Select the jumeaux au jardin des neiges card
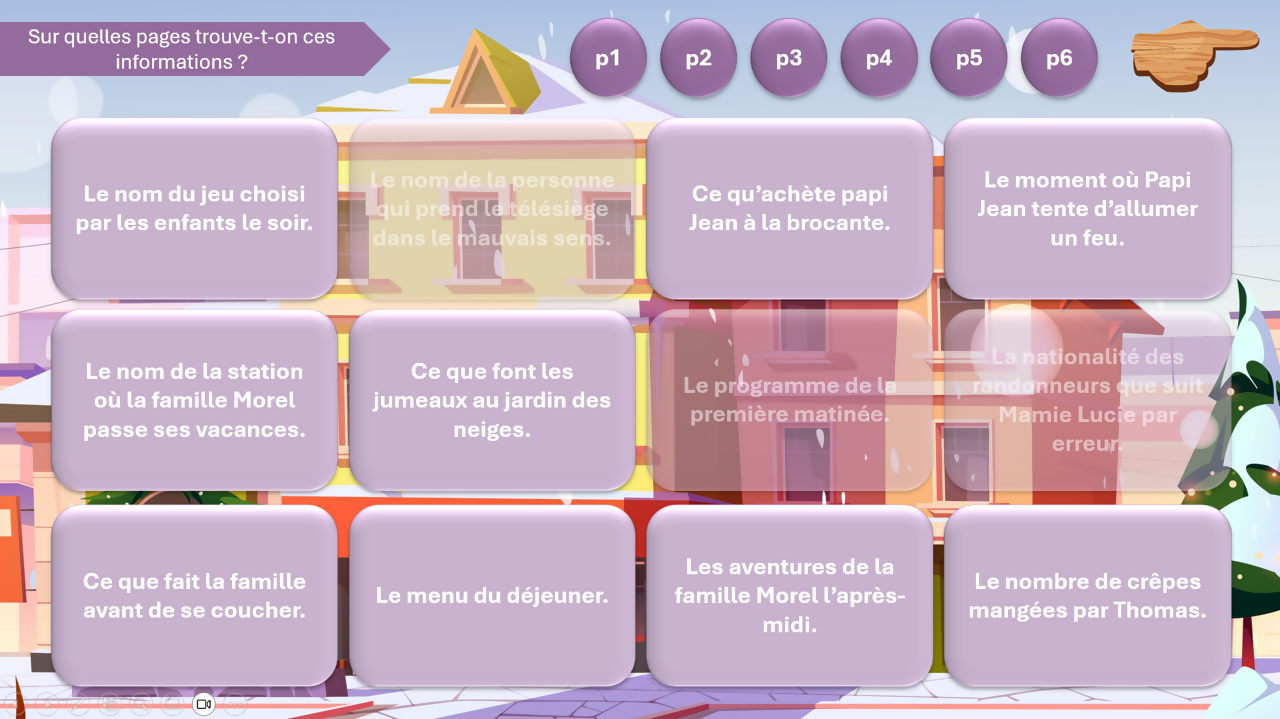 [492, 400]
